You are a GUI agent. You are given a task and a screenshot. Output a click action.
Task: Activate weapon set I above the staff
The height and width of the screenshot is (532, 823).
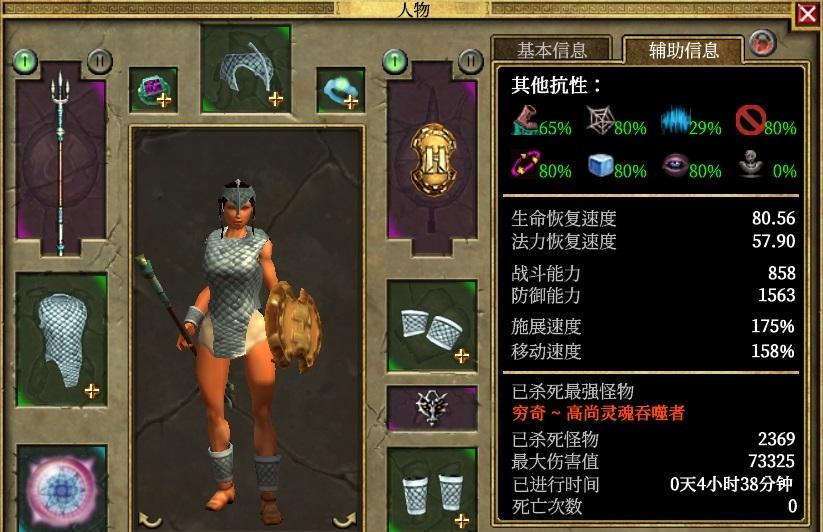point(25,61)
